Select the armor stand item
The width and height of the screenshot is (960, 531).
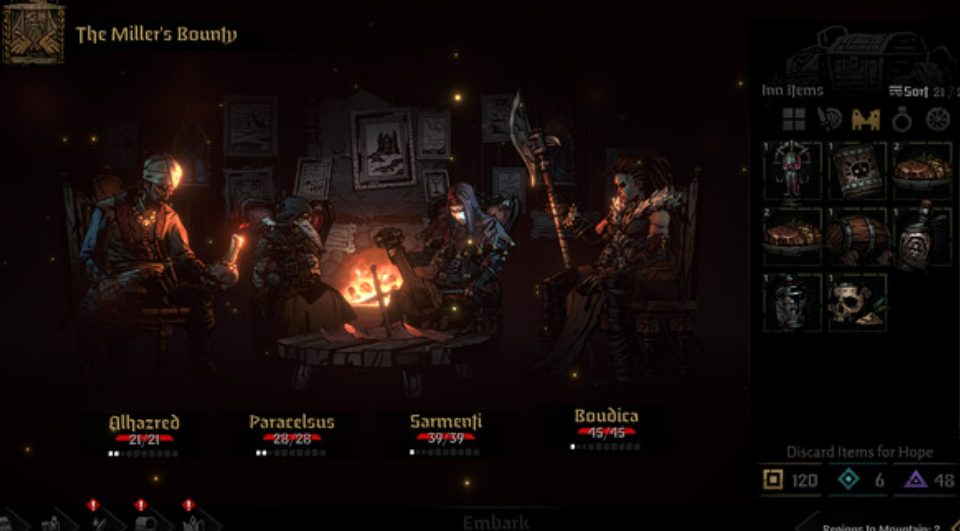[x=793, y=171]
